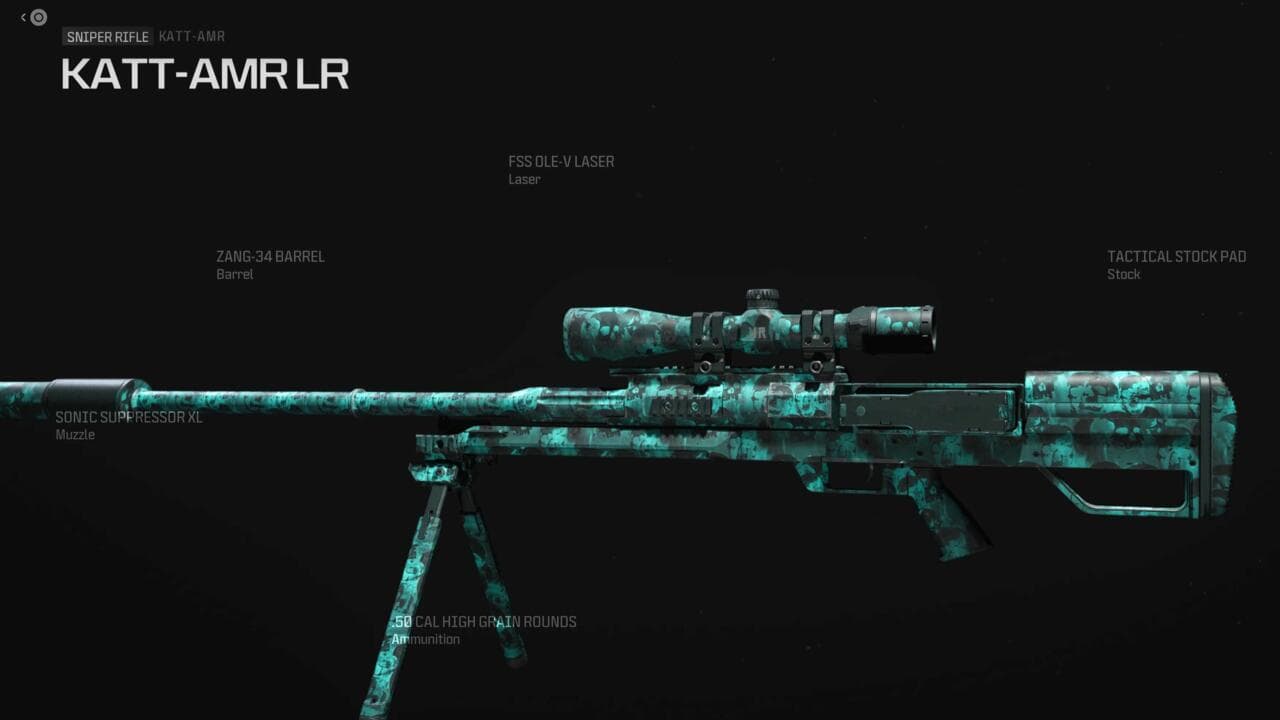Select the SNIPER RIFLE category tag
This screenshot has width=1280, height=720.
tap(107, 36)
